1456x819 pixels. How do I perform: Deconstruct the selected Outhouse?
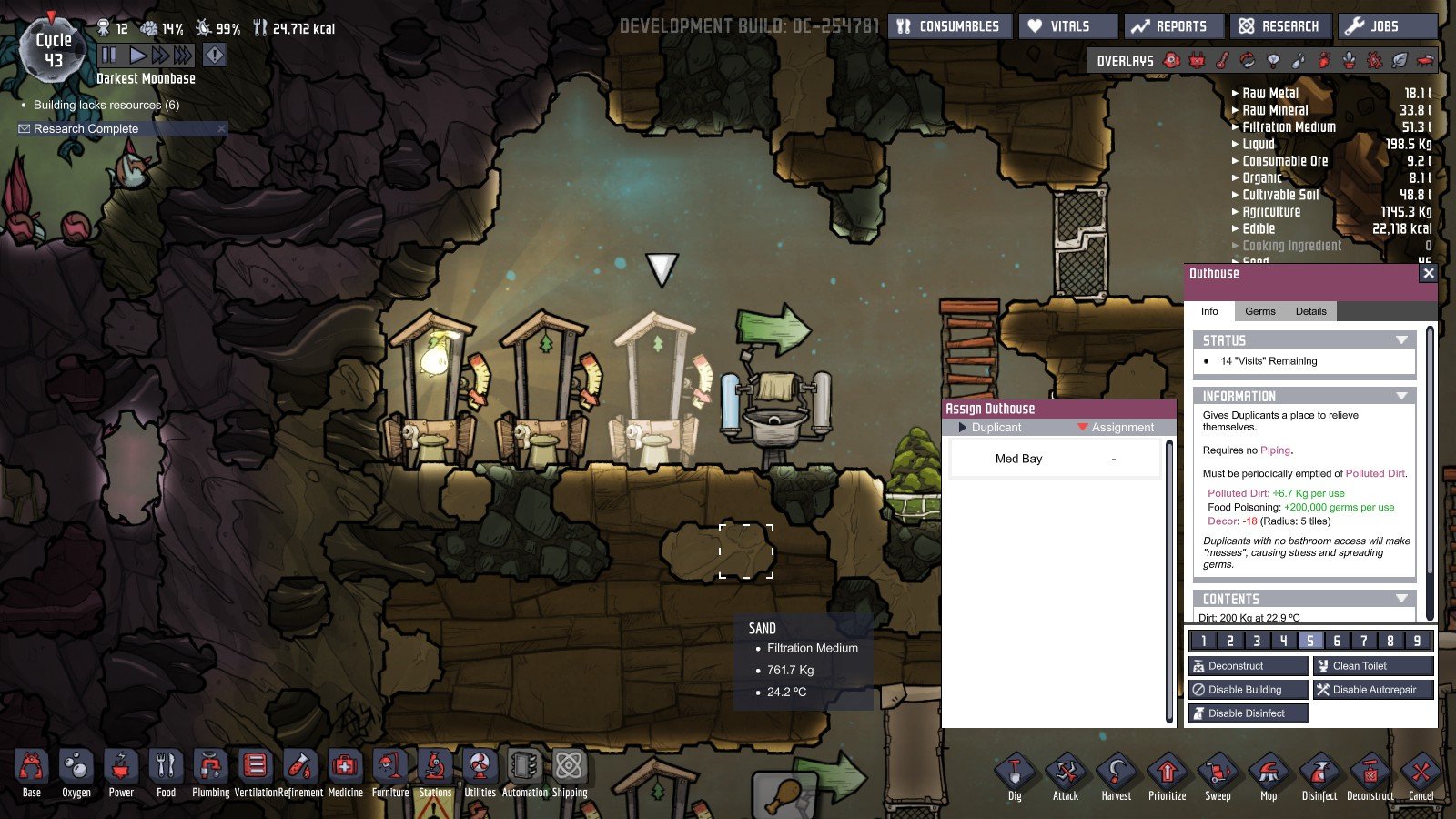coord(1248,666)
